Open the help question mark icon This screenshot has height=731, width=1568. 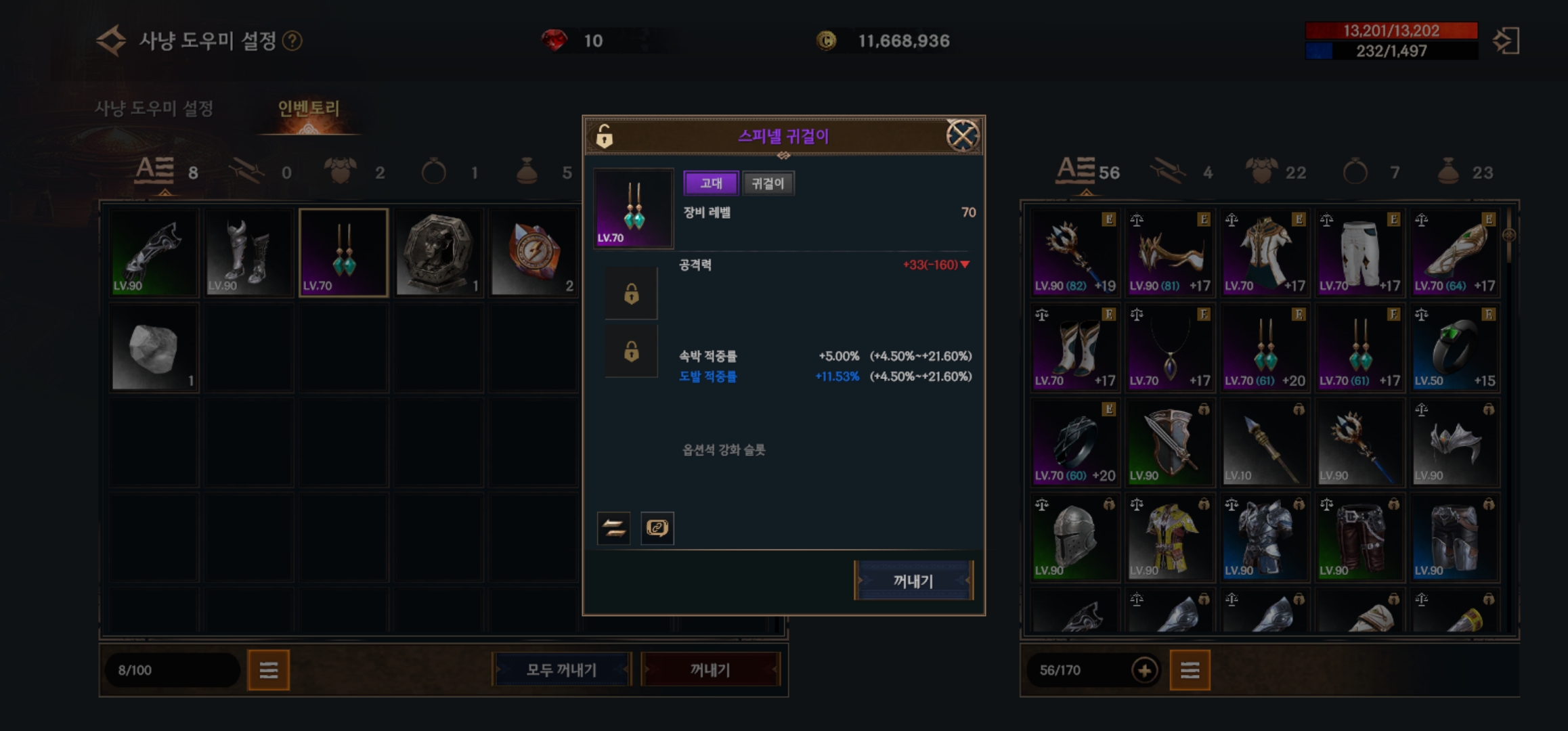292,41
